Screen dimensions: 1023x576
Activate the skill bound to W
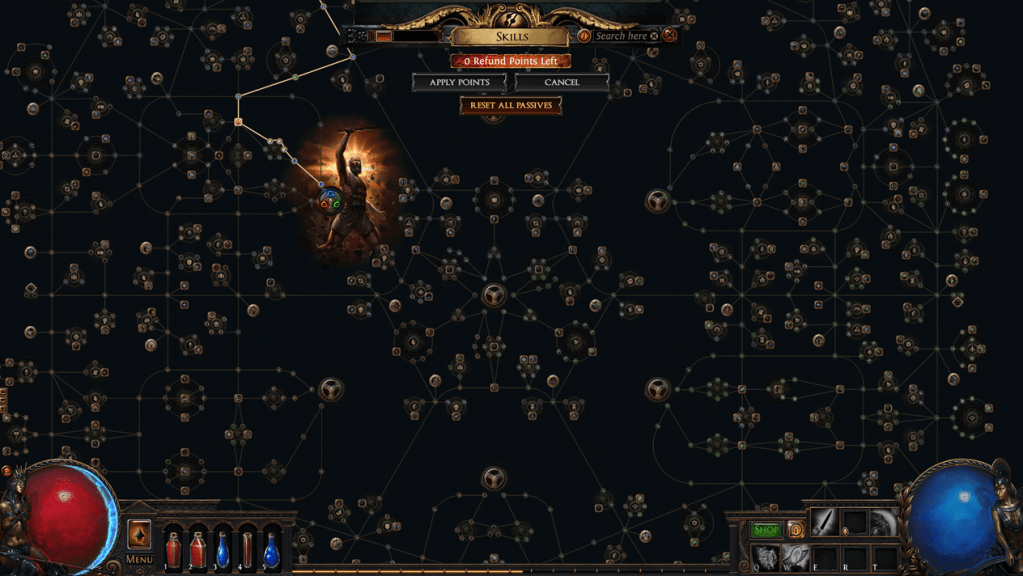(x=795, y=557)
